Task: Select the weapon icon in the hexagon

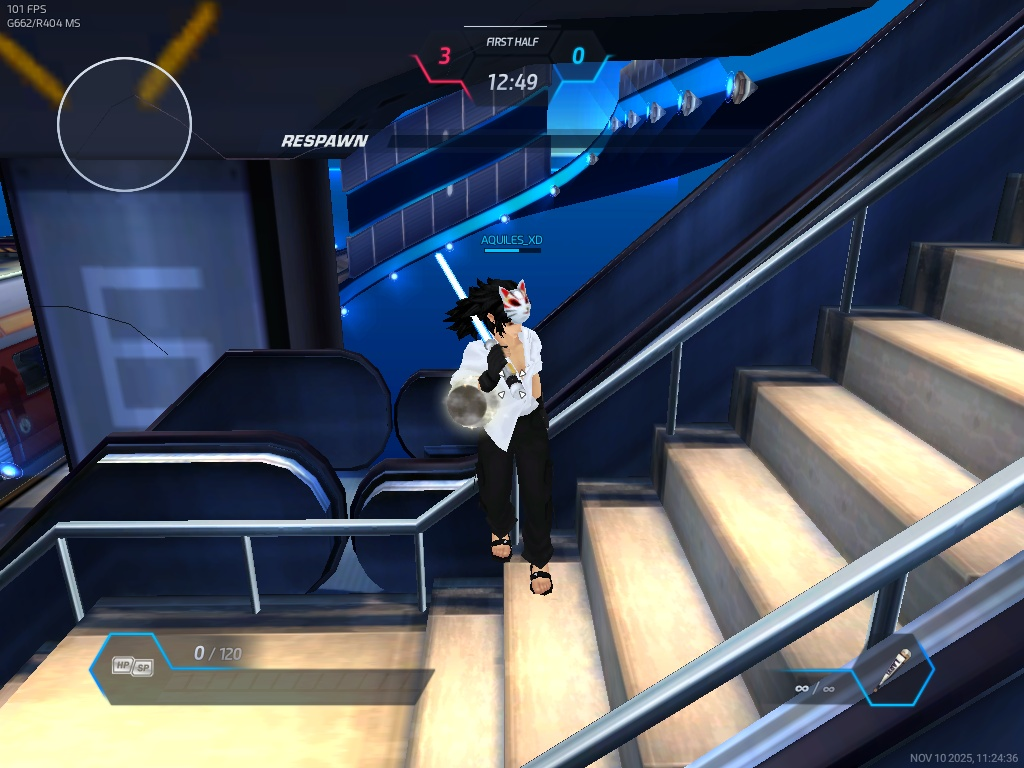Action: click(x=895, y=669)
